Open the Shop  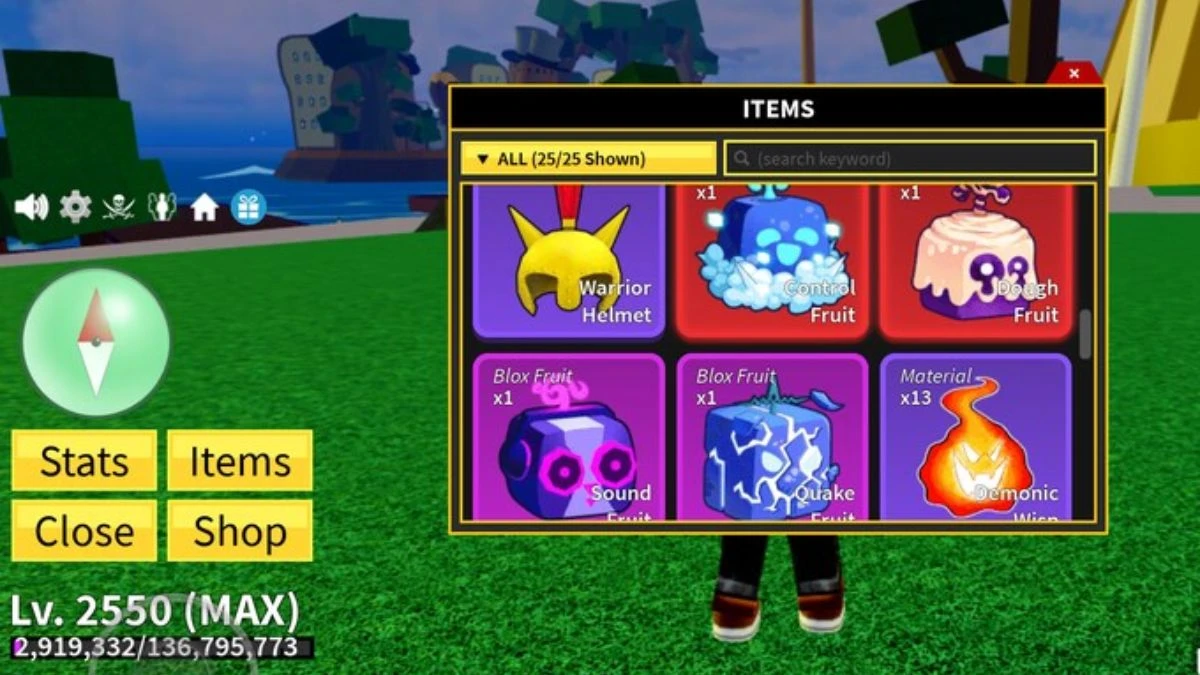click(240, 531)
